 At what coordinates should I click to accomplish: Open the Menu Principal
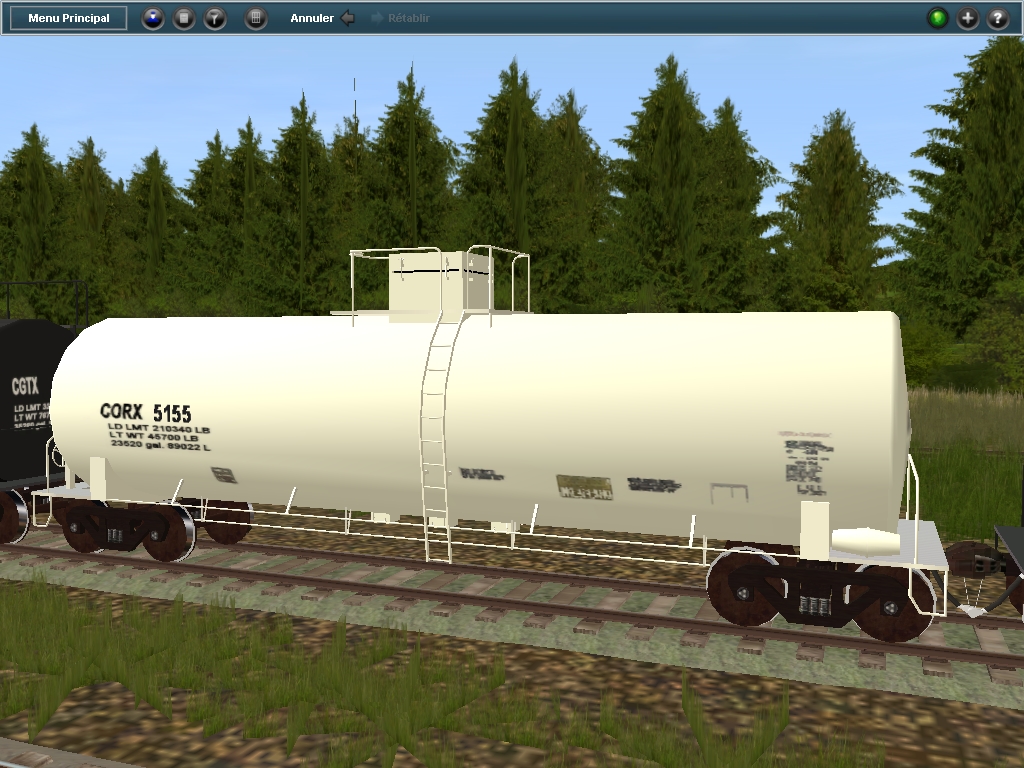coord(69,18)
